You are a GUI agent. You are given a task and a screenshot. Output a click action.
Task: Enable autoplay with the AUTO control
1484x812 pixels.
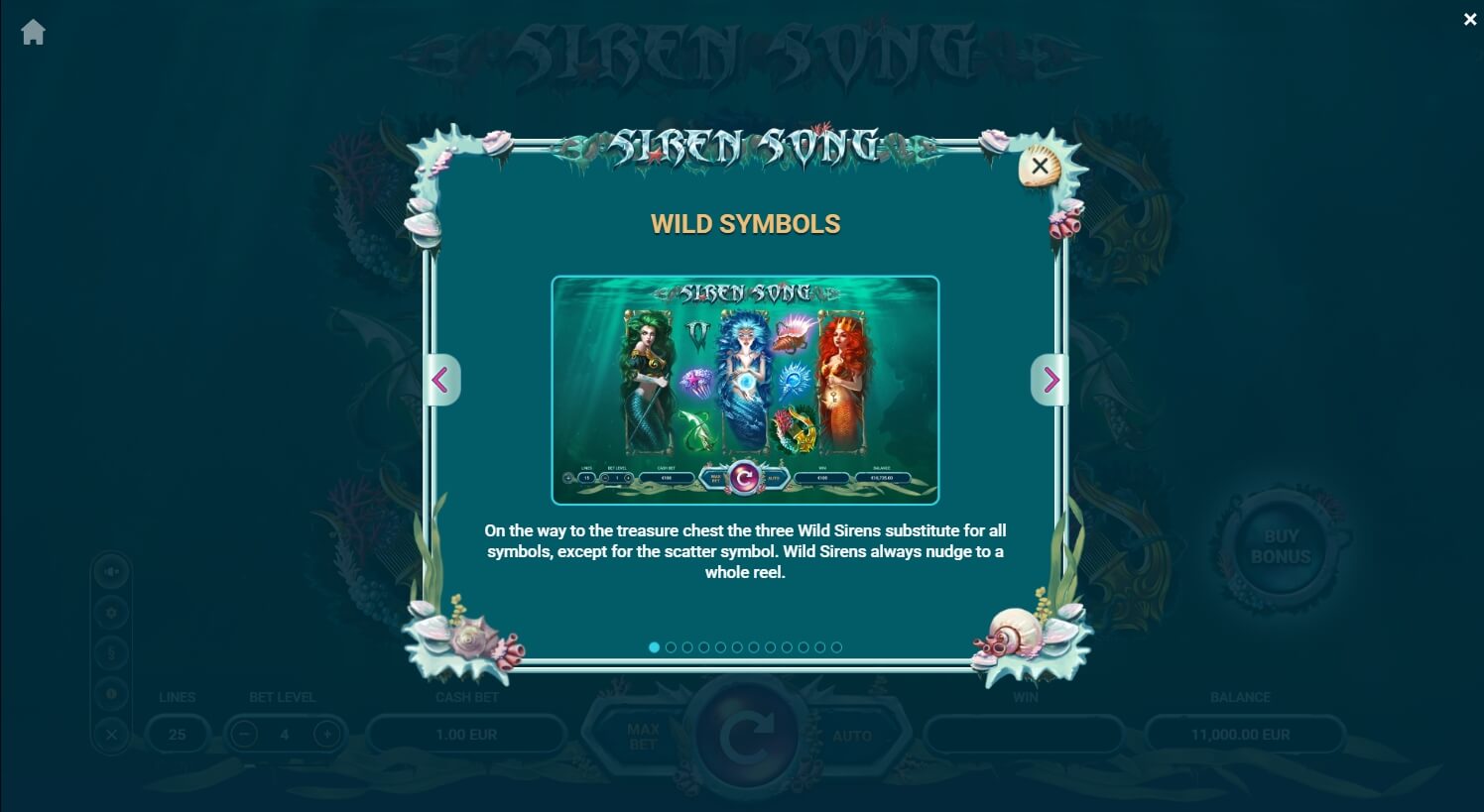(x=851, y=735)
